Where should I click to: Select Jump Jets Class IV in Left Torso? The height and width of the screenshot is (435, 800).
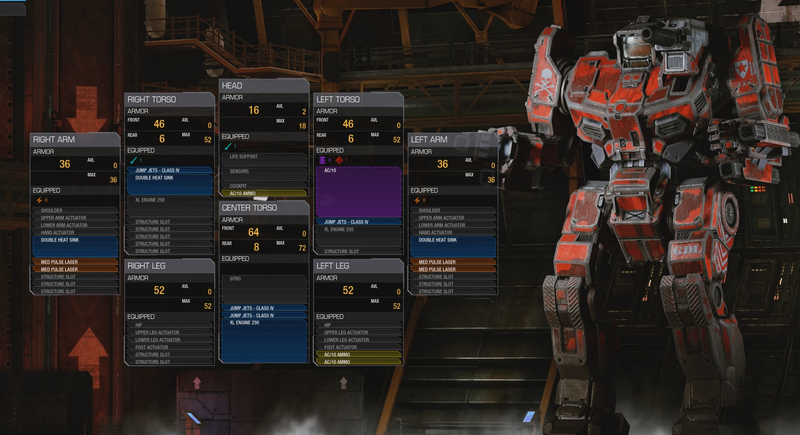358,221
